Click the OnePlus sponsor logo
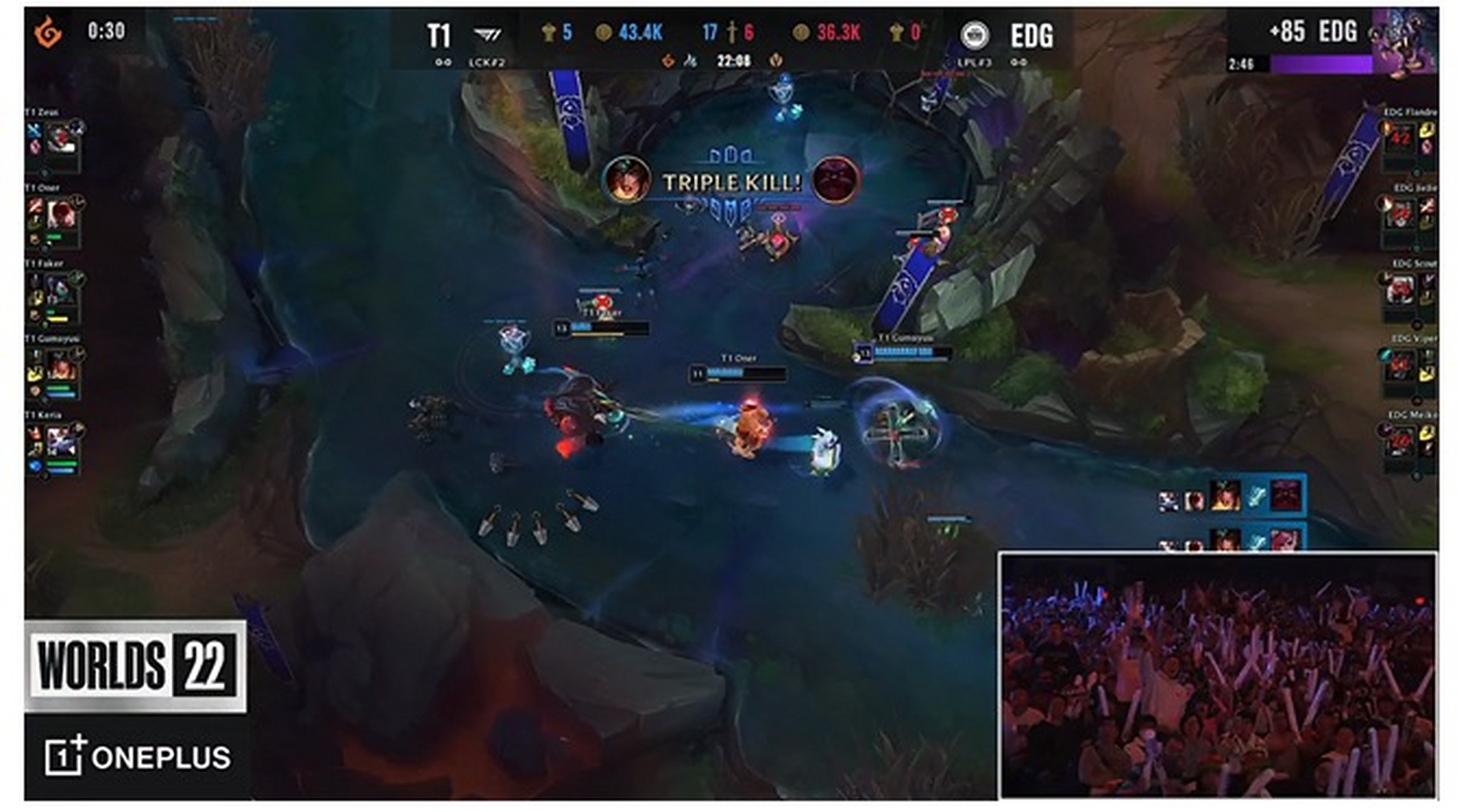 click(x=138, y=756)
